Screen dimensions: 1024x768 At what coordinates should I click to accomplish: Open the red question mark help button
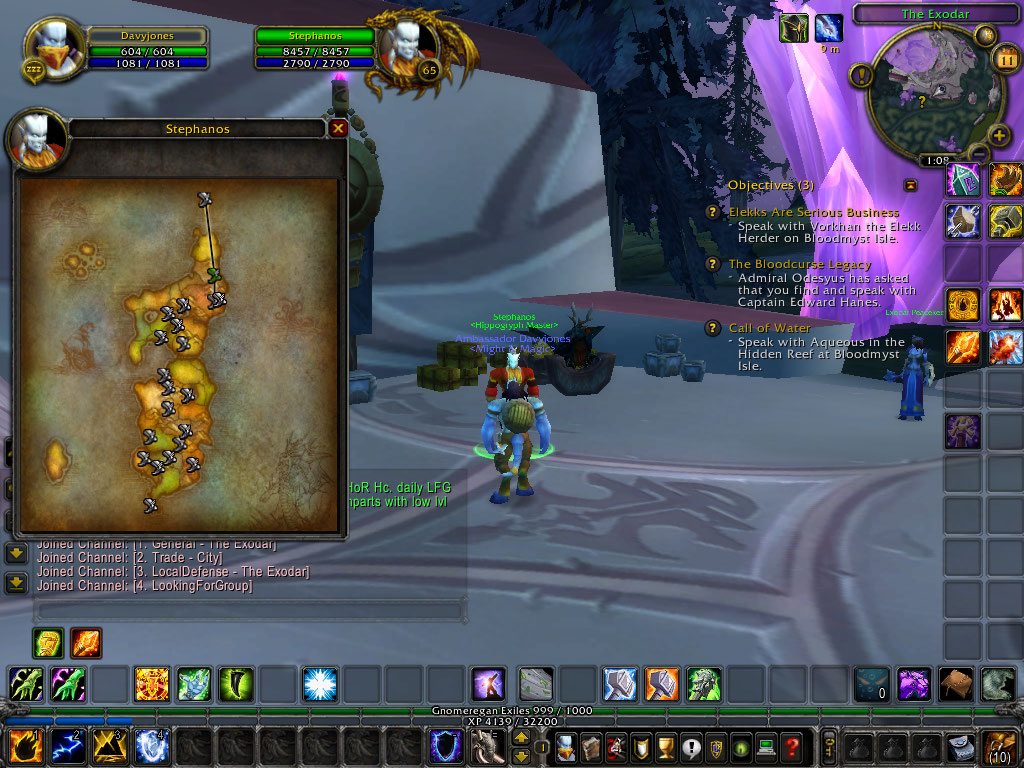(x=792, y=746)
